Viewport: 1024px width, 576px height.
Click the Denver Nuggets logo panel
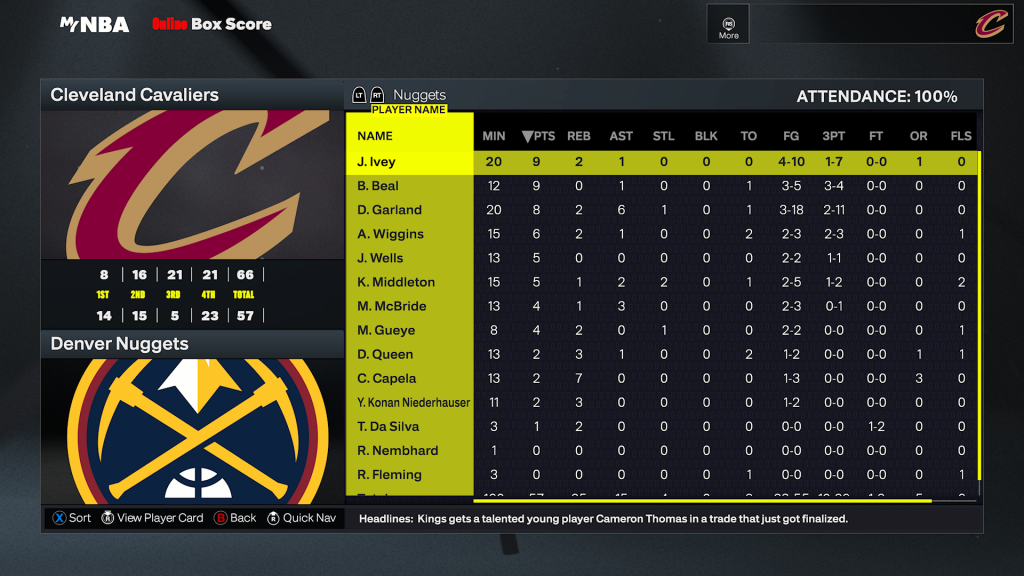click(192, 430)
